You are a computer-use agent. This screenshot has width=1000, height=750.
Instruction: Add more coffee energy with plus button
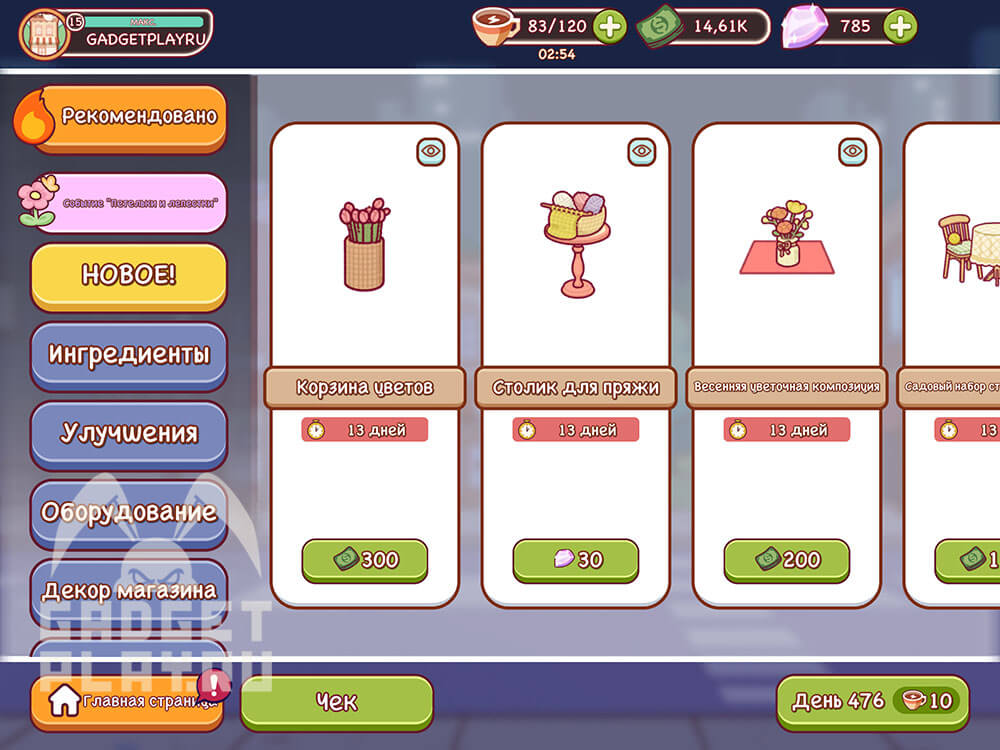(x=609, y=26)
